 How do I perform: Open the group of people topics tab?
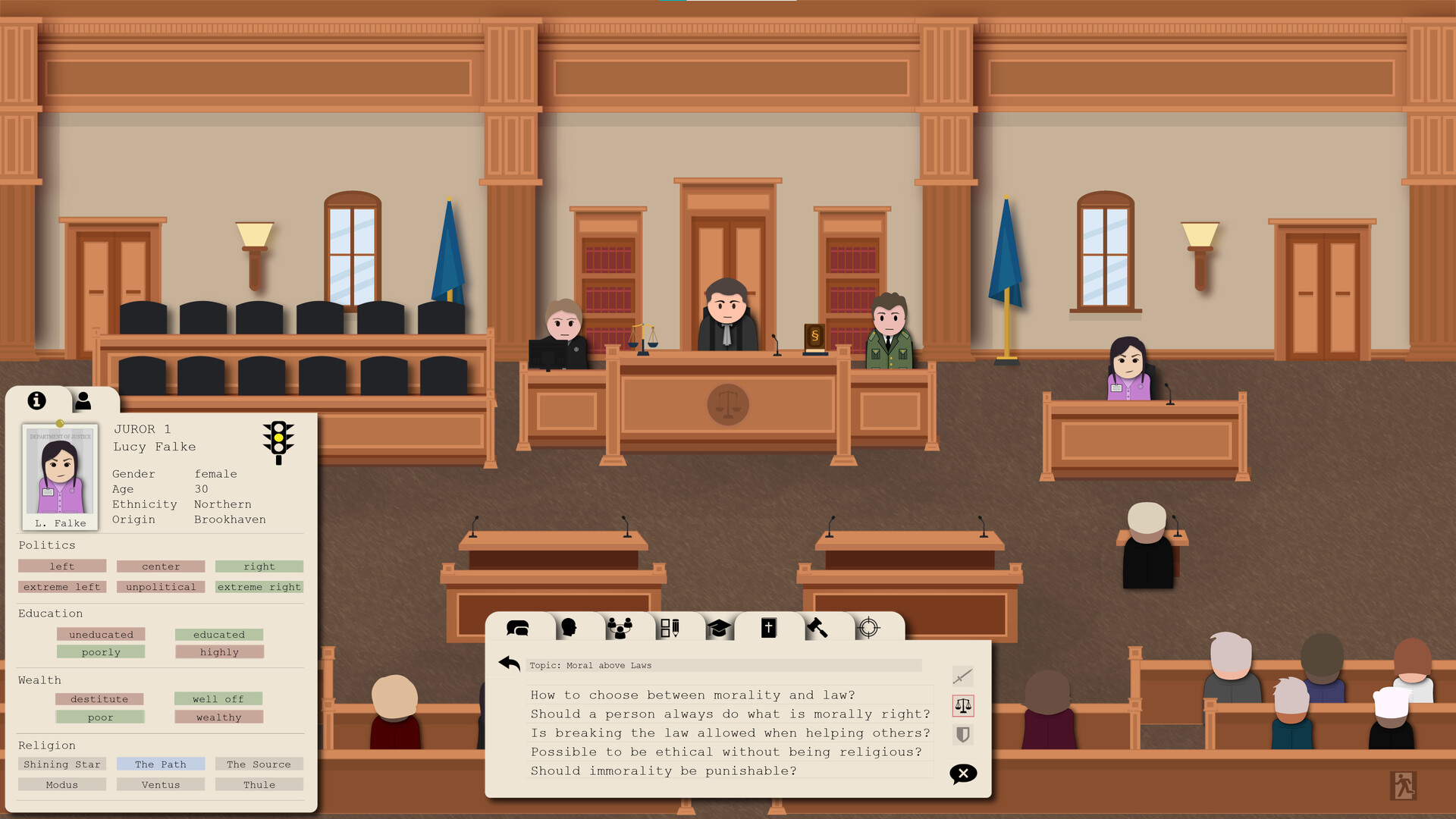pyautogui.click(x=622, y=626)
